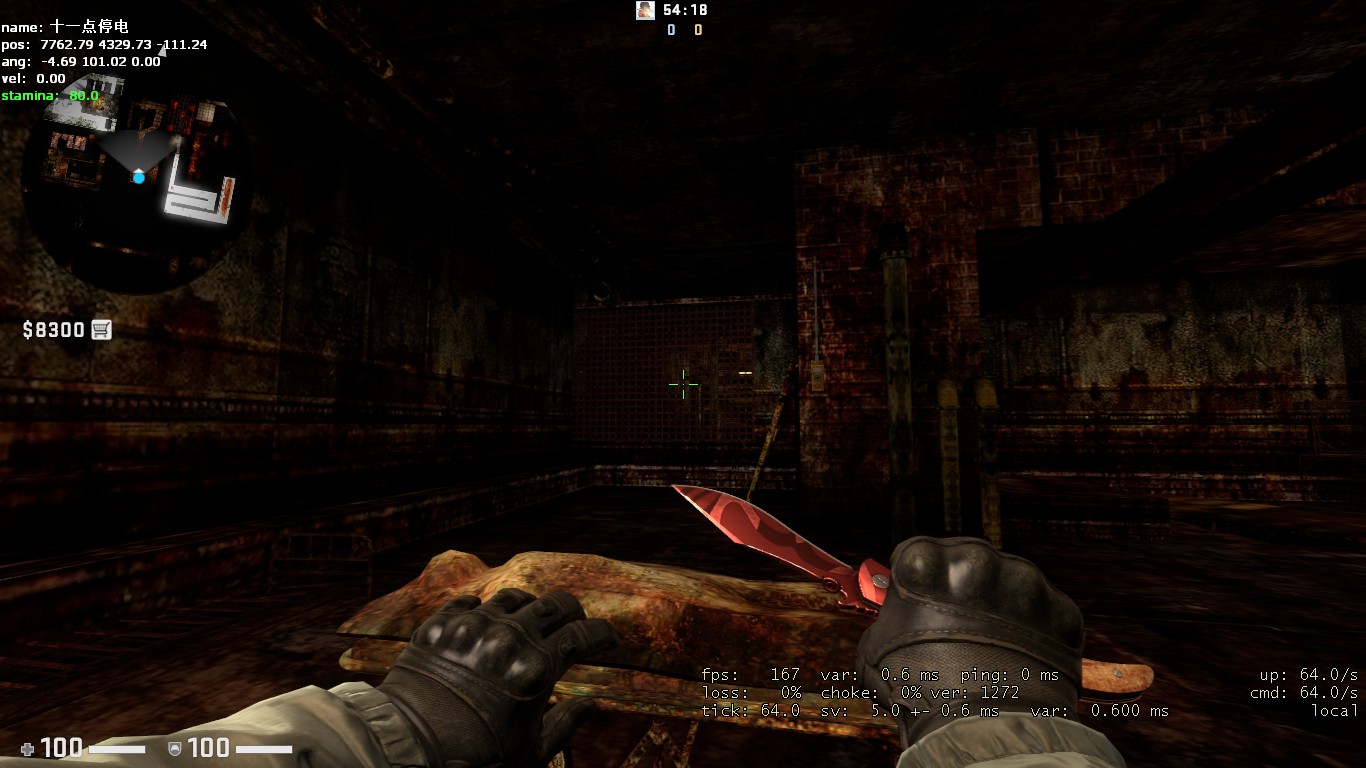
Task: Select the player avatar beside the timer
Action: tap(646, 10)
